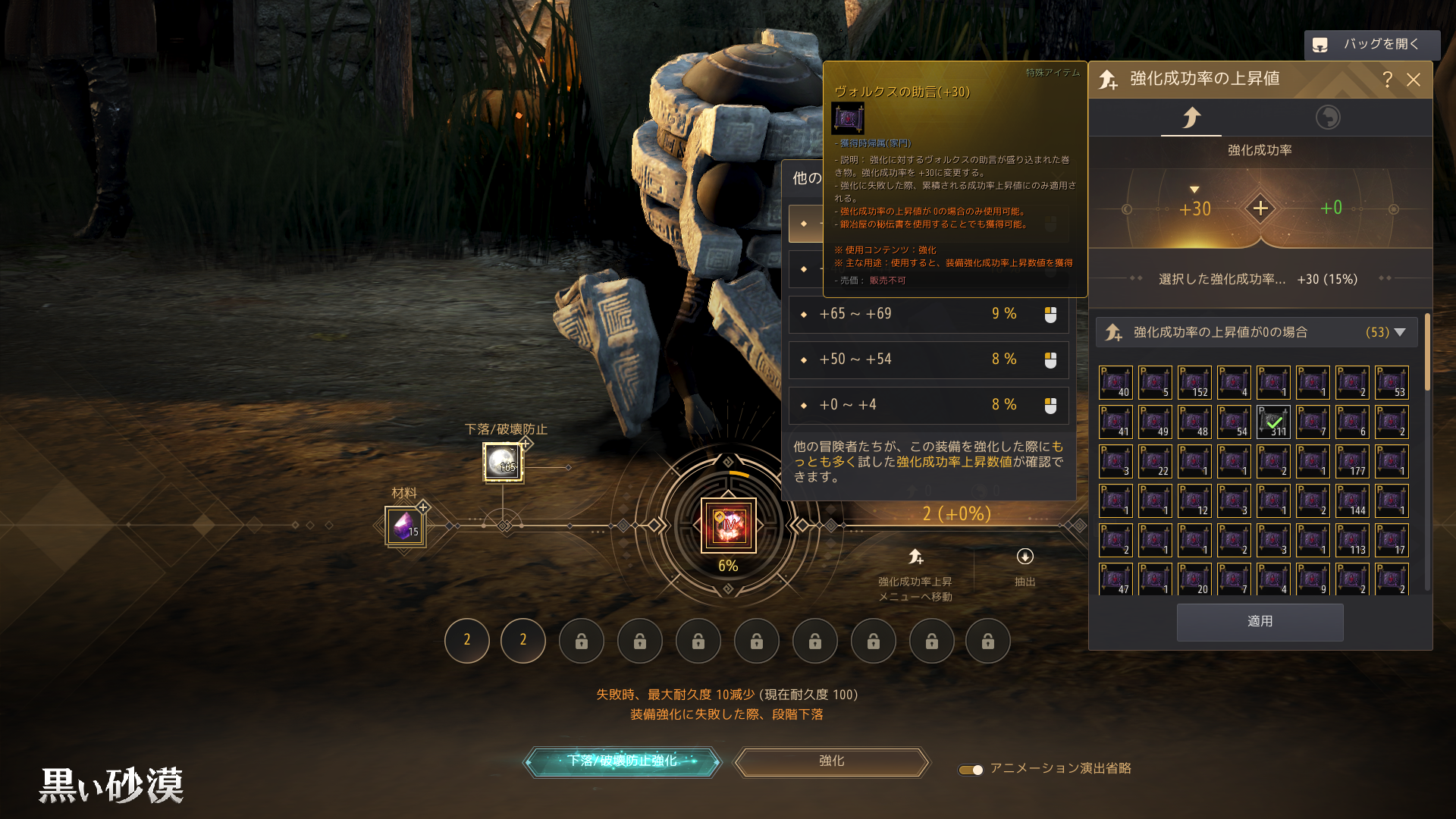
Task: Select the +0 ~ +4 row
Action: coord(928,405)
